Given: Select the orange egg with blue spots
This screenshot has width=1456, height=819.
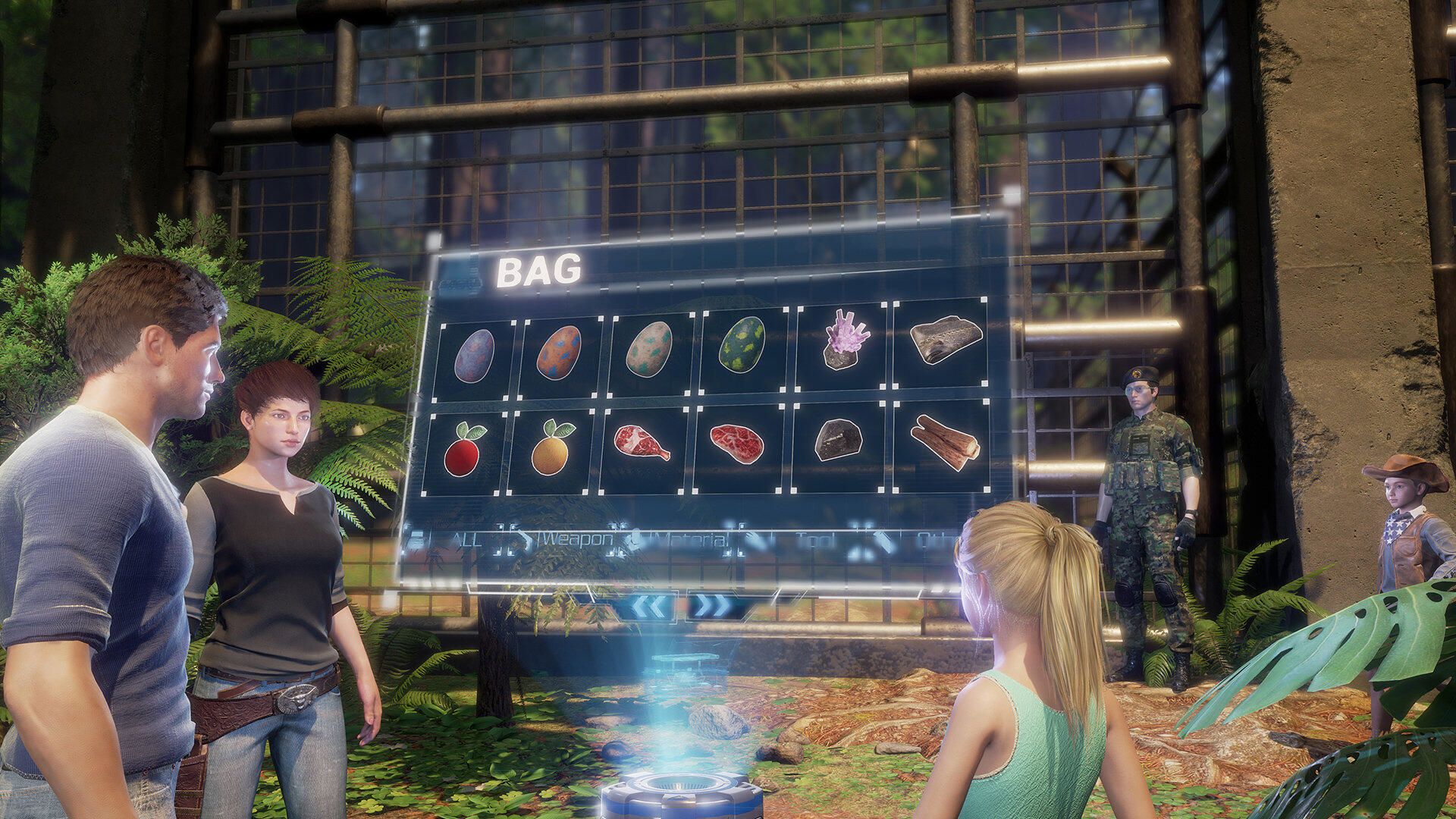Looking at the screenshot, I should pyautogui.click(x=559, y=353).
